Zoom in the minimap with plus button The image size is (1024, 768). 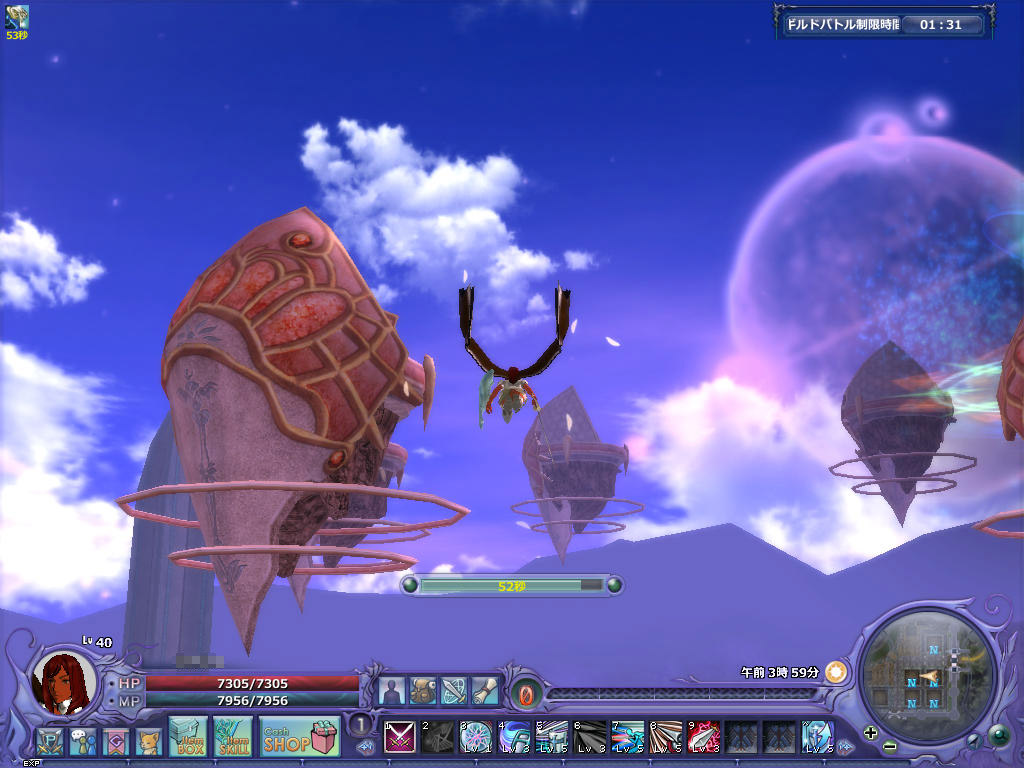click(x=871, y=732)
